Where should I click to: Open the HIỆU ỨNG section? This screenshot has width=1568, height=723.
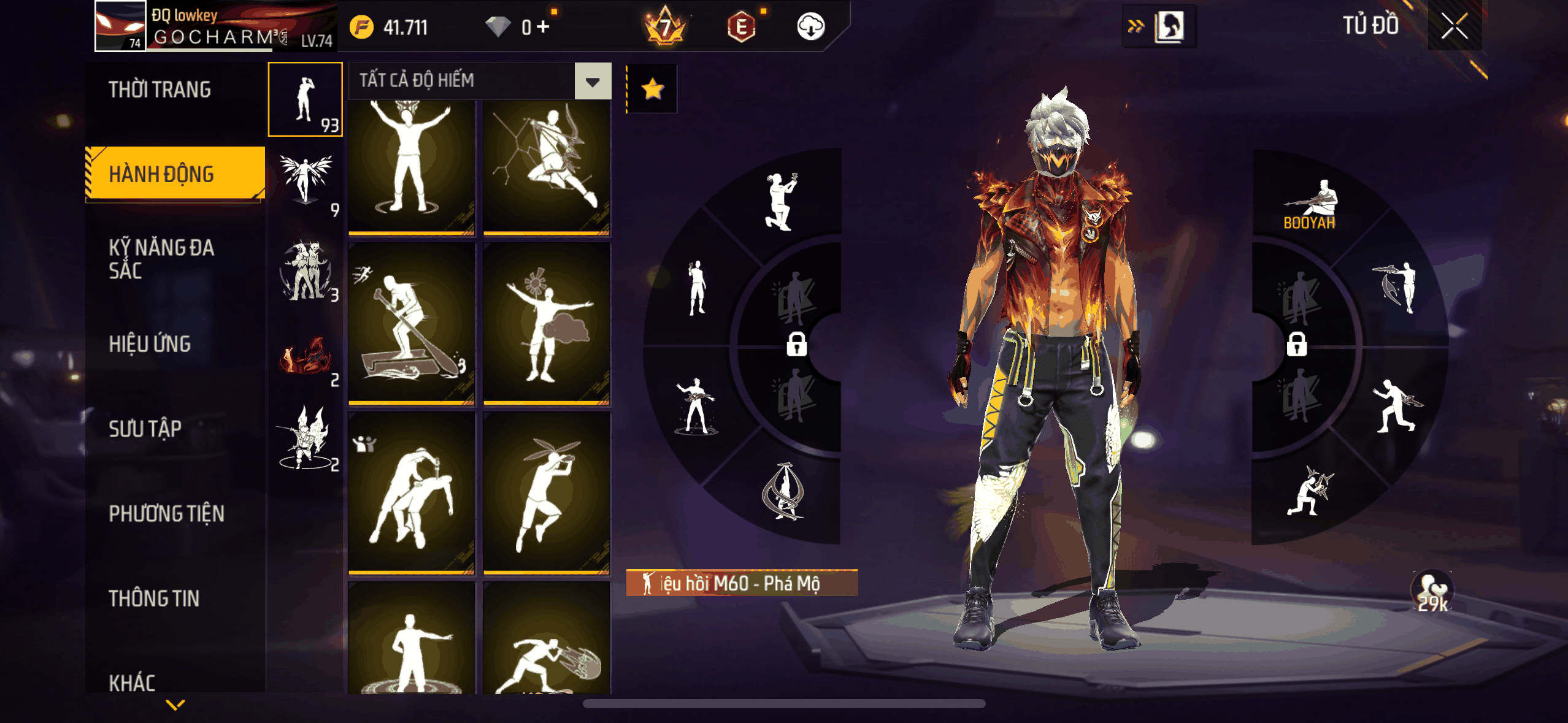tap(150, 344)
